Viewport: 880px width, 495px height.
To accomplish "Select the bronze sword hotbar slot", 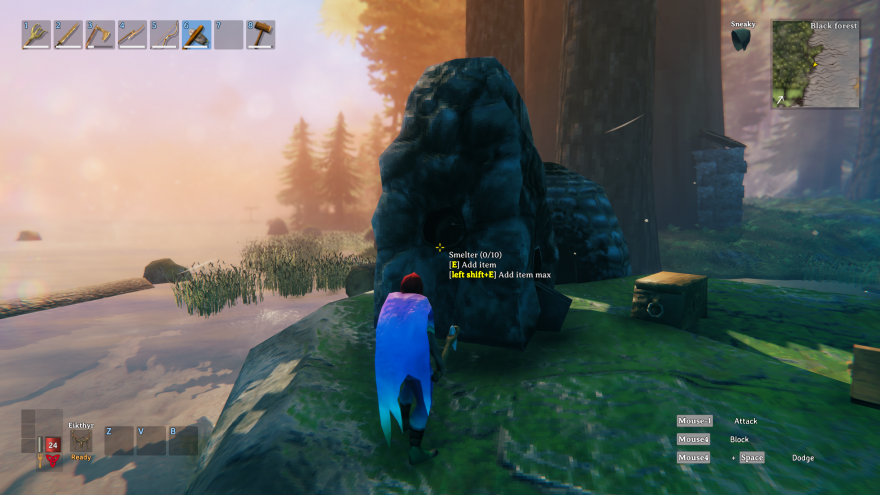I will pyautogui.click(x=68, y=35).
